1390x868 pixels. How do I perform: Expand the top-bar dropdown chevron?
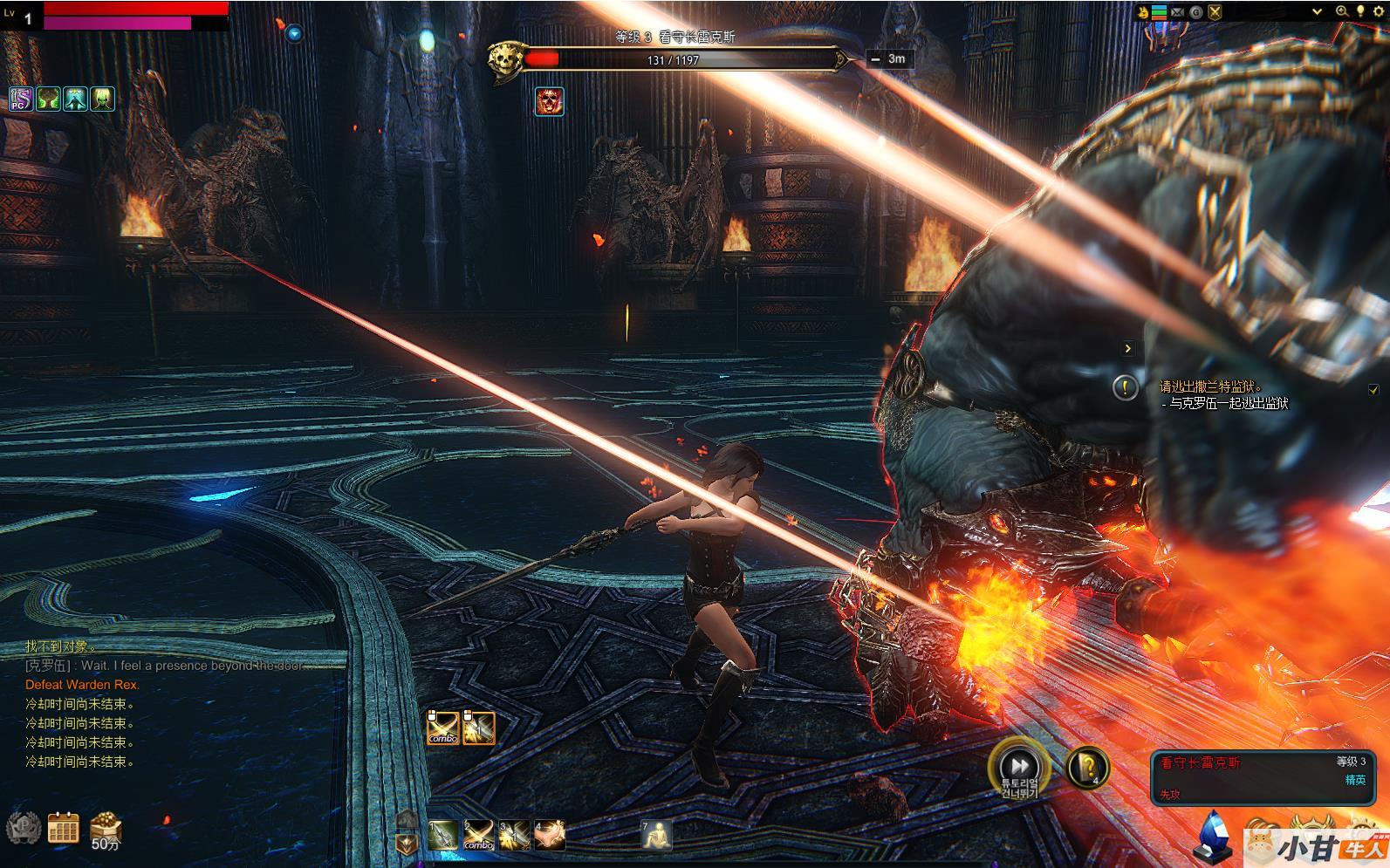click(1318, 11)
